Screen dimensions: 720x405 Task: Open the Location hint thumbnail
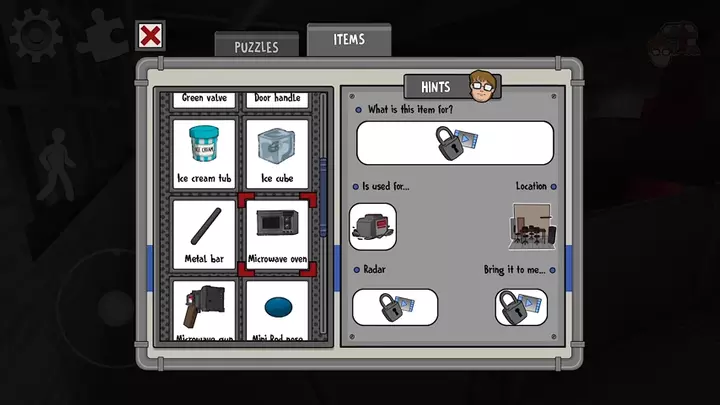(532, 225)
